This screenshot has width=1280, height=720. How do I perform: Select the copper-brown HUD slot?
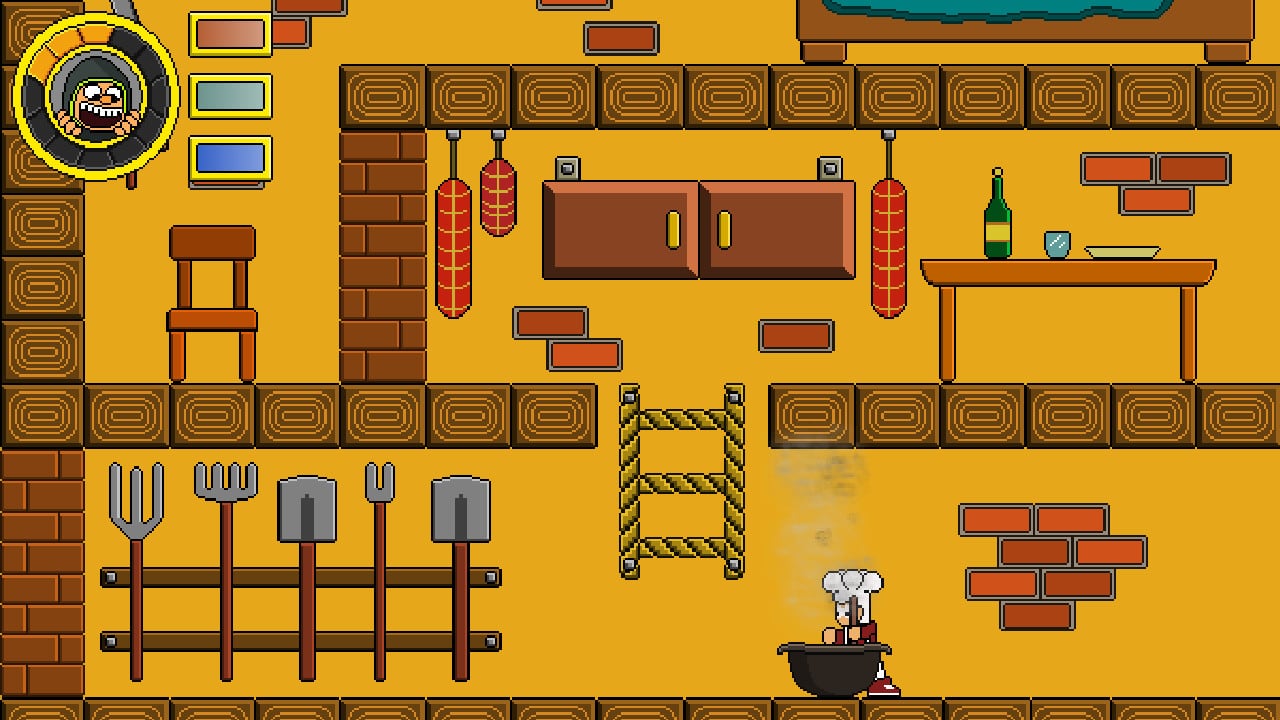coord(230,34)
